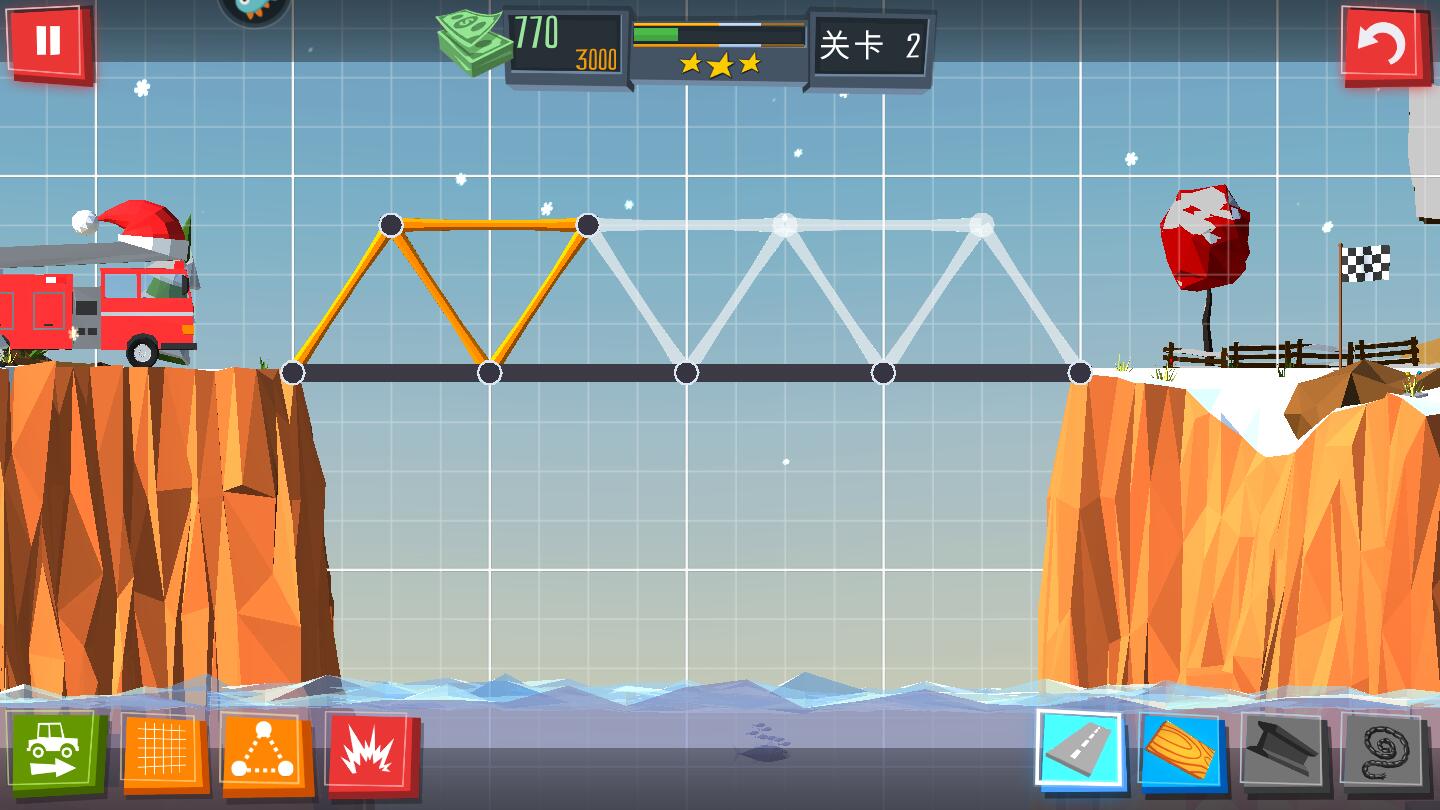Choose the wood plank material
Image resolution: width=1440 pixels, height=810 pixels.
(x=1181, y=752)
